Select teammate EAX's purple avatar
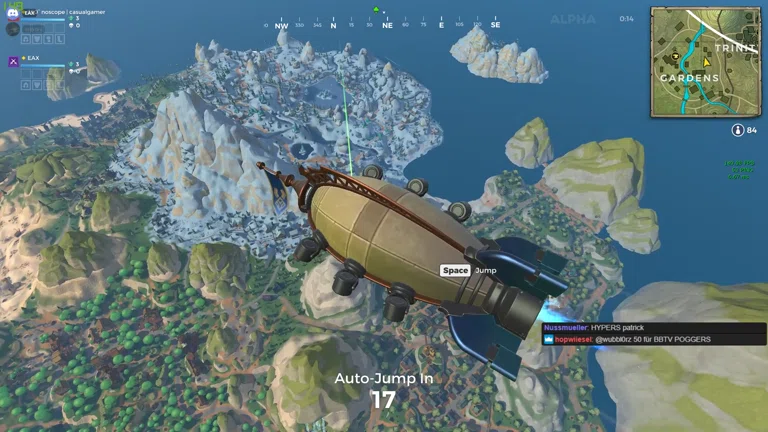Image resolution: width=768 pixels, height=432 pixels. tap(13, 61)
